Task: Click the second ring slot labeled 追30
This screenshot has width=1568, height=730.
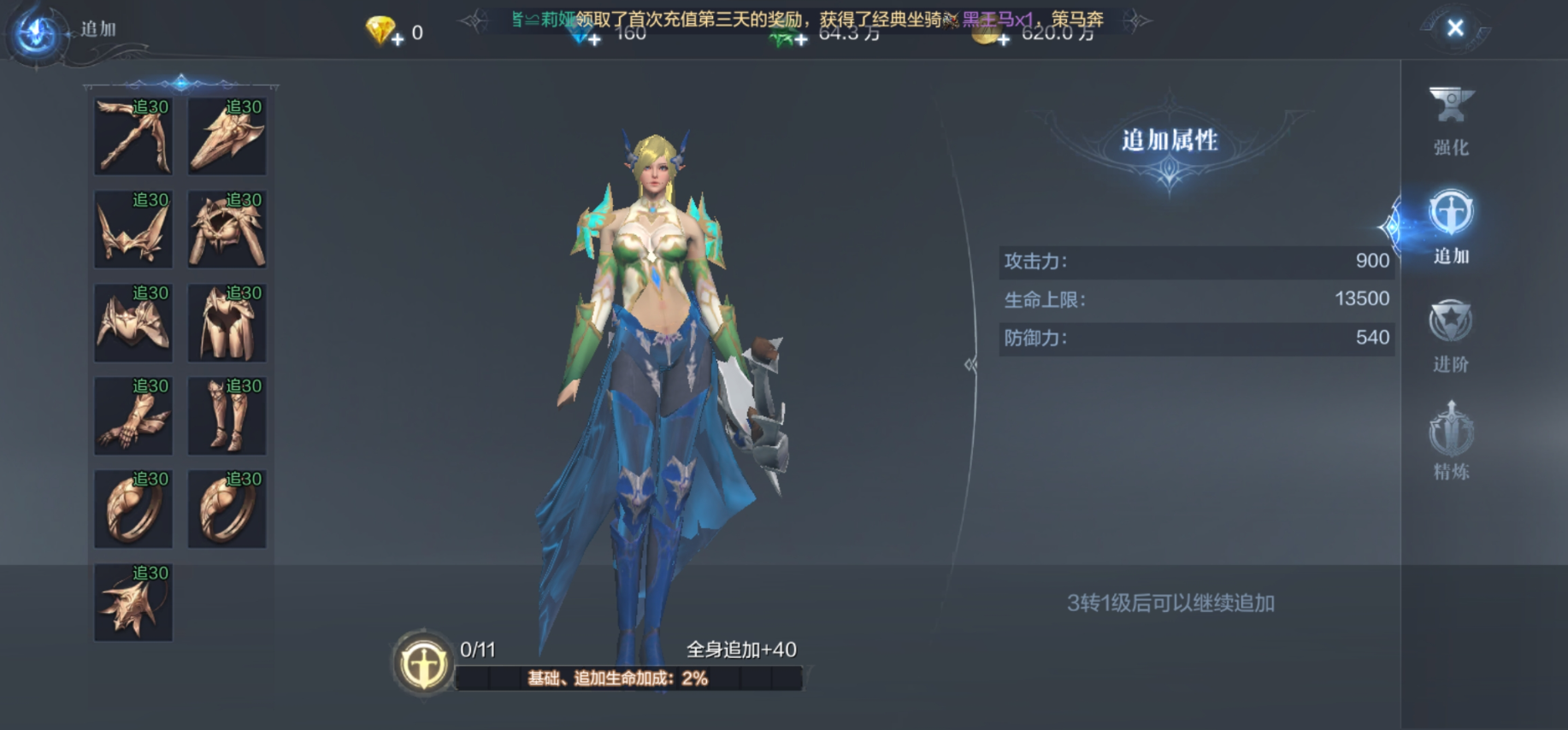Action: pos(227,508)
